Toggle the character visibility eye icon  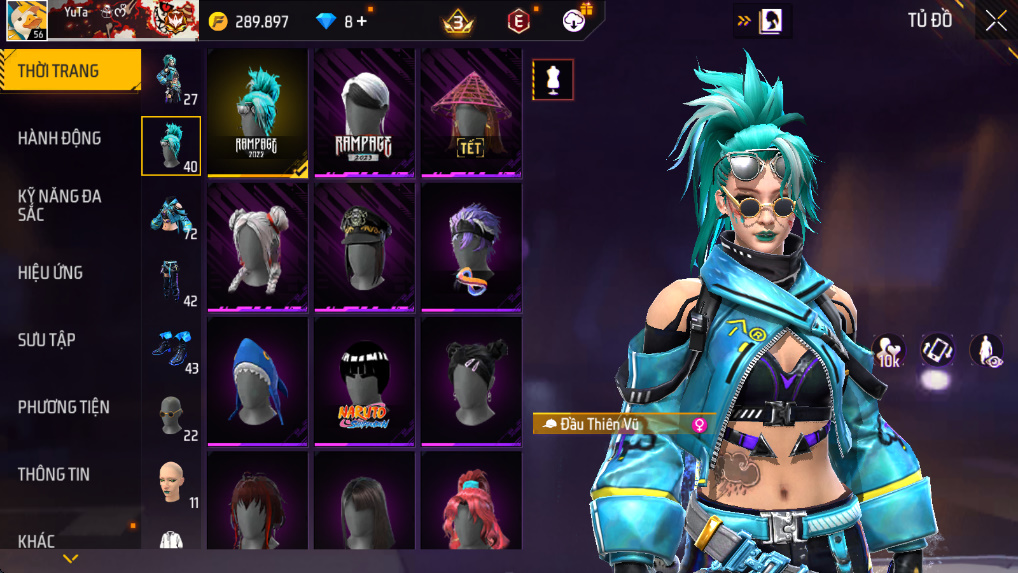pyautogui.click(x=986, y=350)
